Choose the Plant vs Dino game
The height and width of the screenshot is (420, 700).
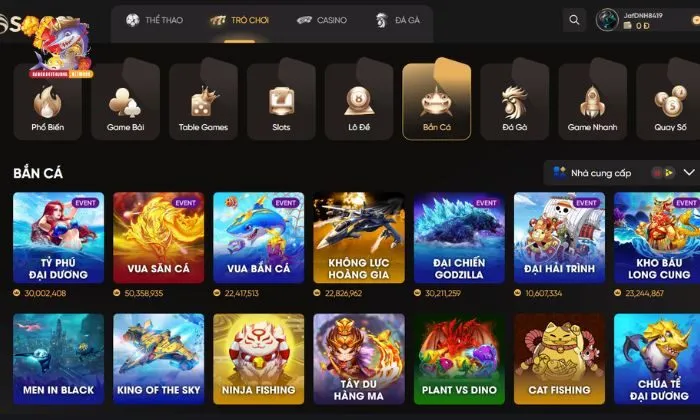click(x=459, y=359)
